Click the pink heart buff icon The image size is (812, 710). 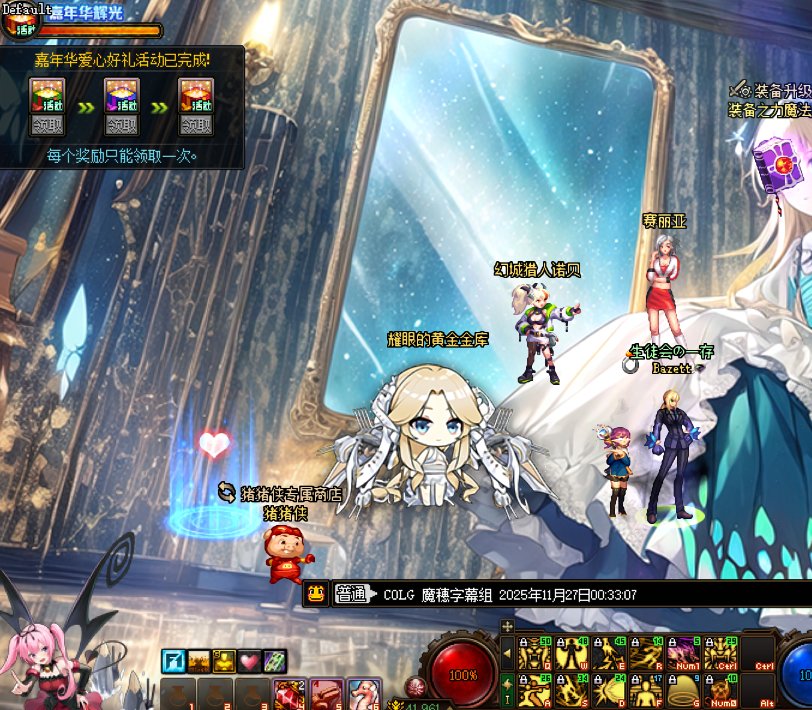point(249,661)
